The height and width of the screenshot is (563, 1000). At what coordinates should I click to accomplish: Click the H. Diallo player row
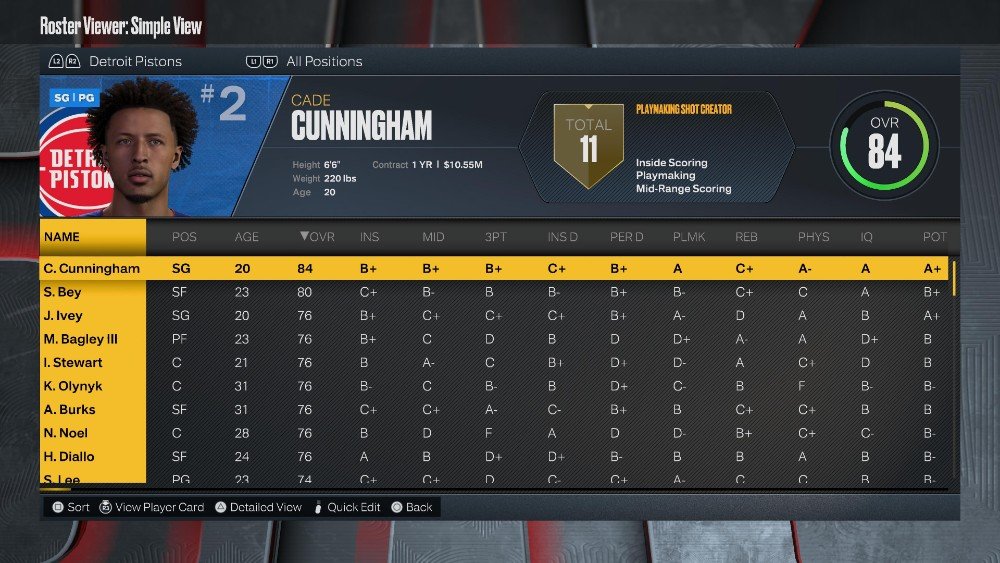point(69,457)
